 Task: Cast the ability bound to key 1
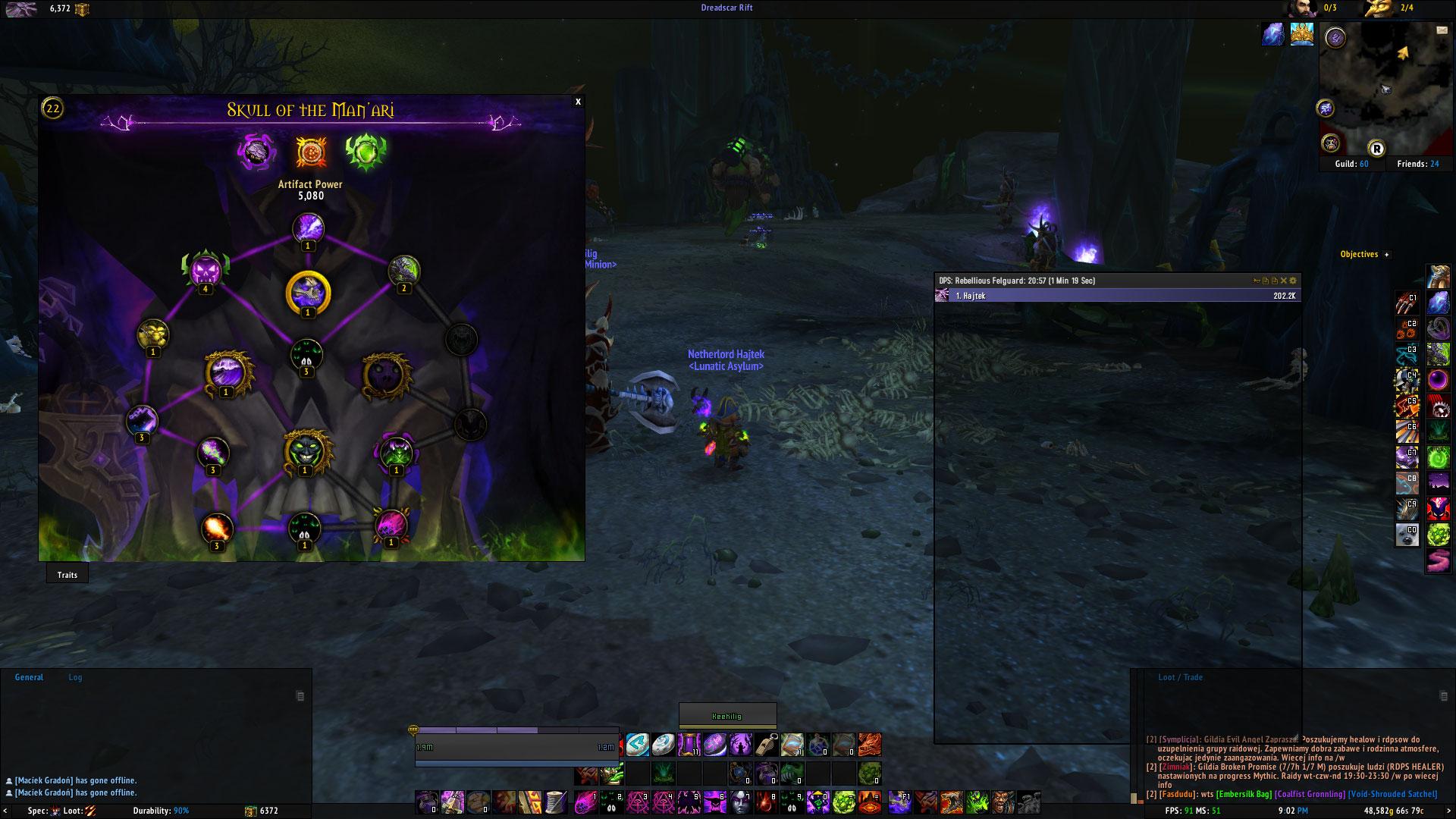tap(586, 802)
